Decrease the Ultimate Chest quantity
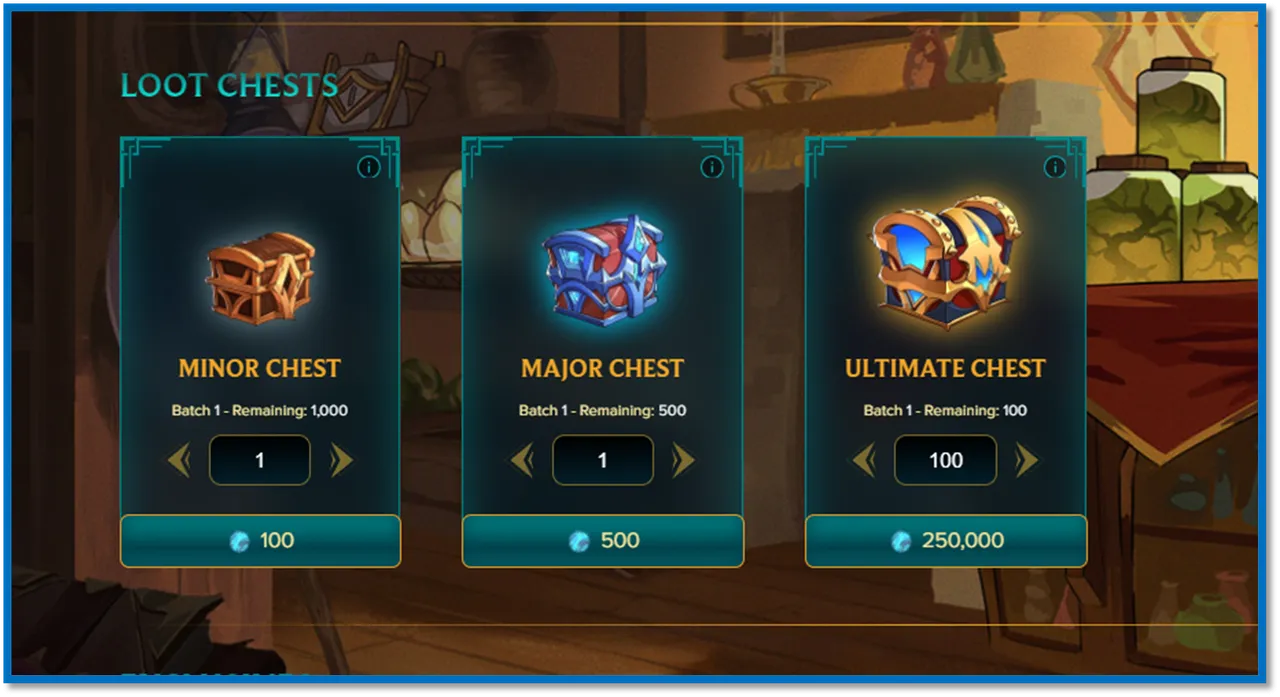The height and width of the screenshot is (697, 1280). (864, 460)
